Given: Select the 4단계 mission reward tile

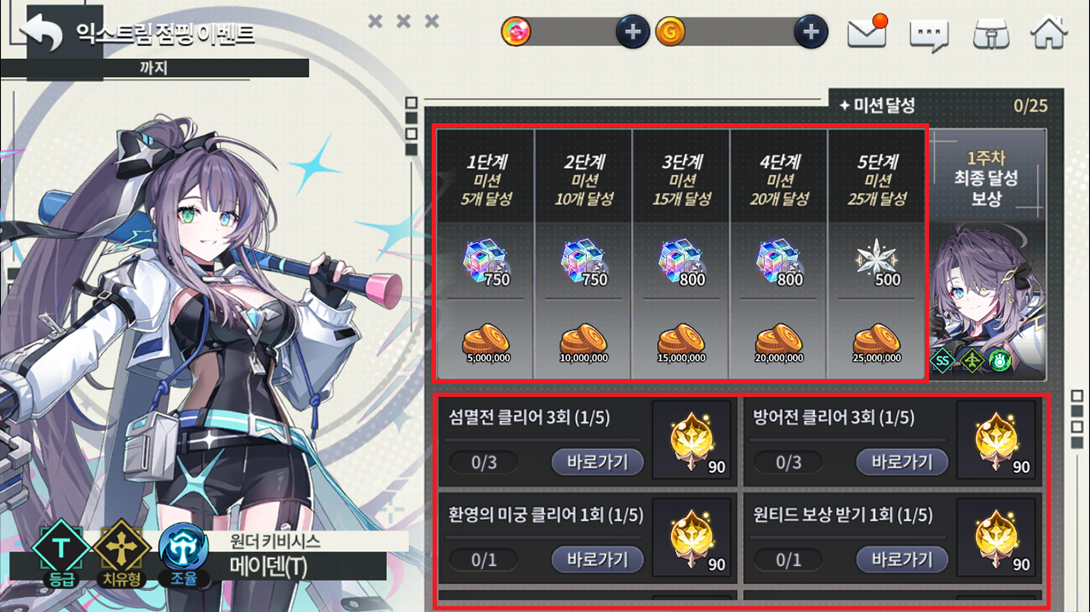Looking at the screenshot, I should [x=779, y=254].
